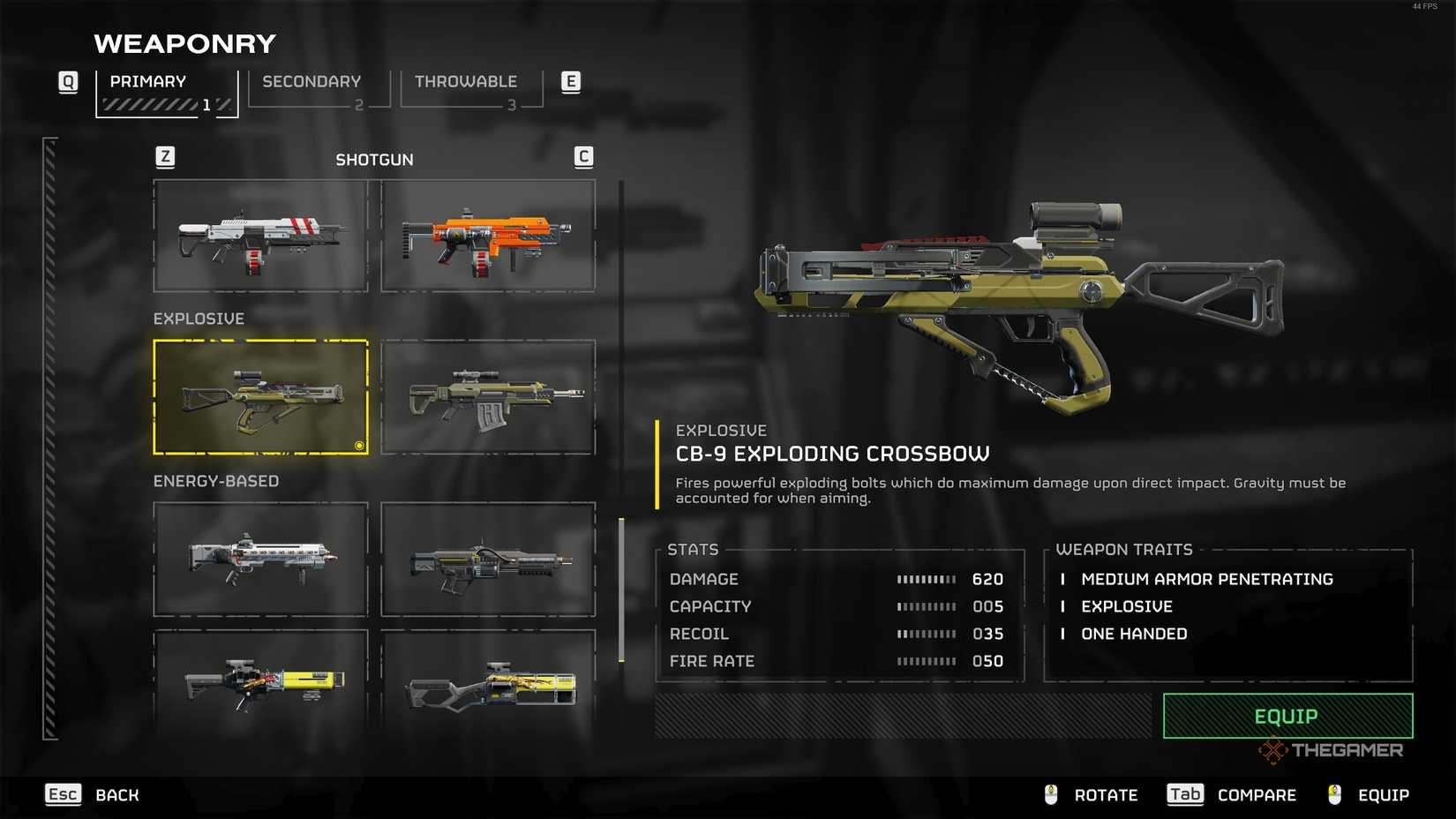
Task: Select the white and red shotgun tile
Action: point(260,236)
